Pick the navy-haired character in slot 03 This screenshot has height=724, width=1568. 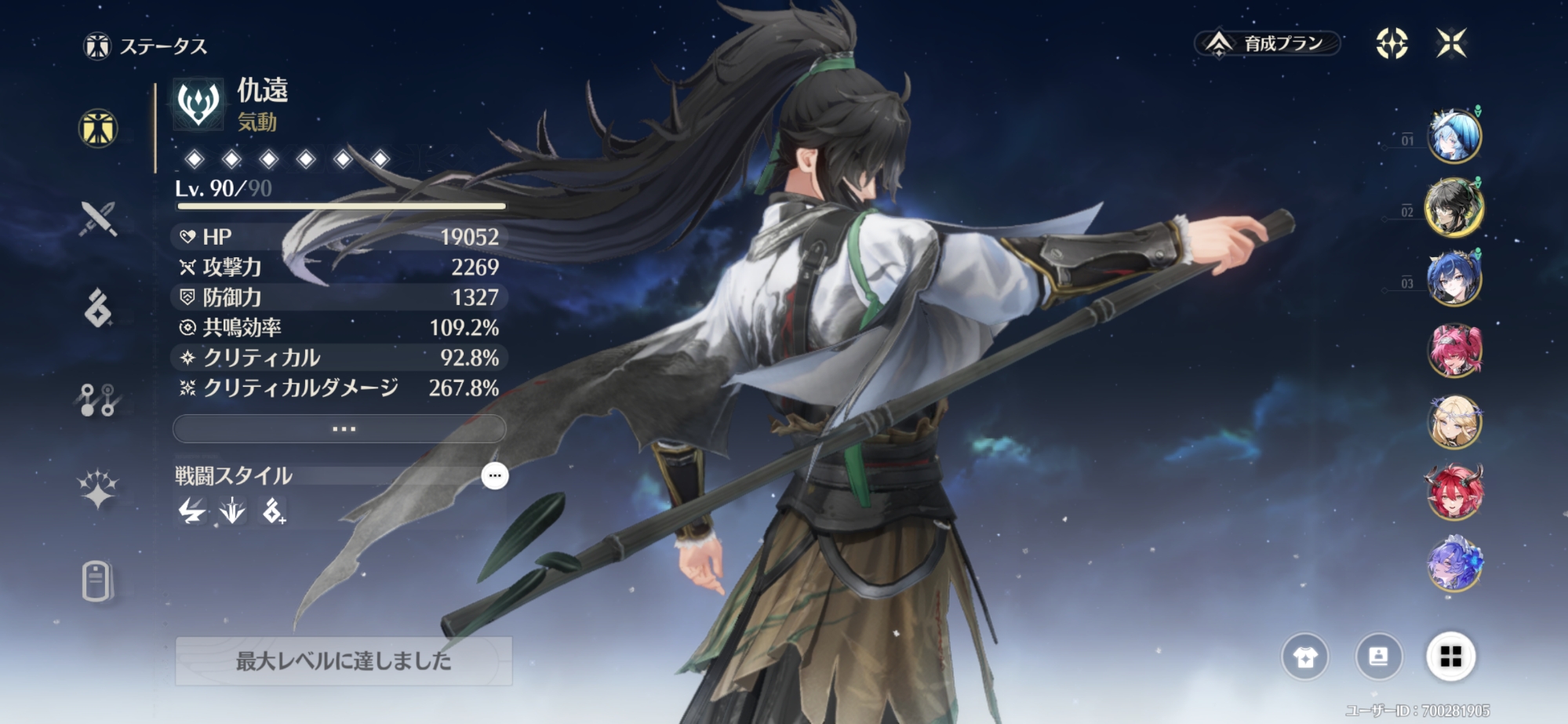click(1453, 278)
